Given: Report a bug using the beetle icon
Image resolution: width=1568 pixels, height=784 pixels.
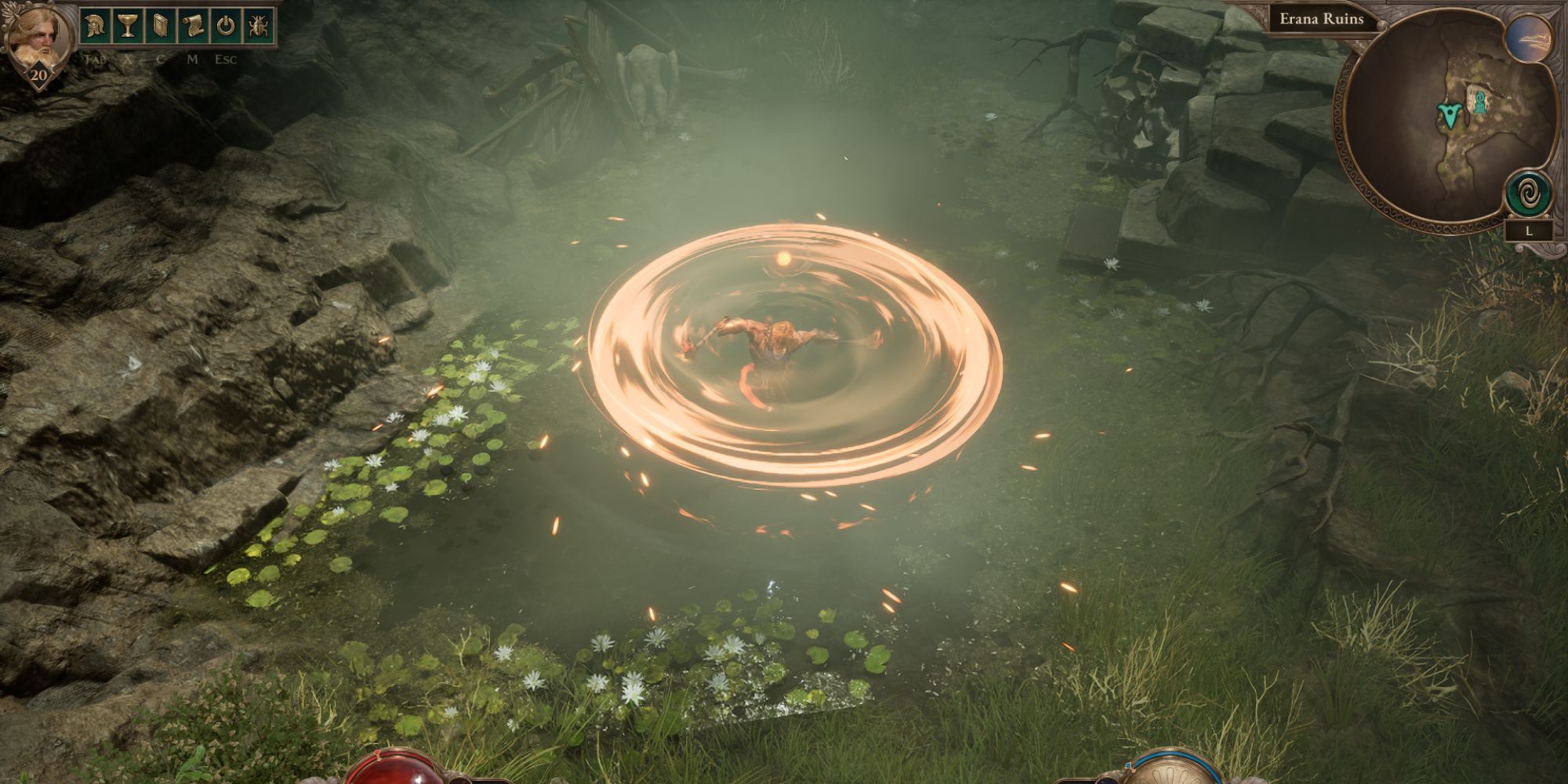Looking at the screenshot, I should (x=260, y=25).
